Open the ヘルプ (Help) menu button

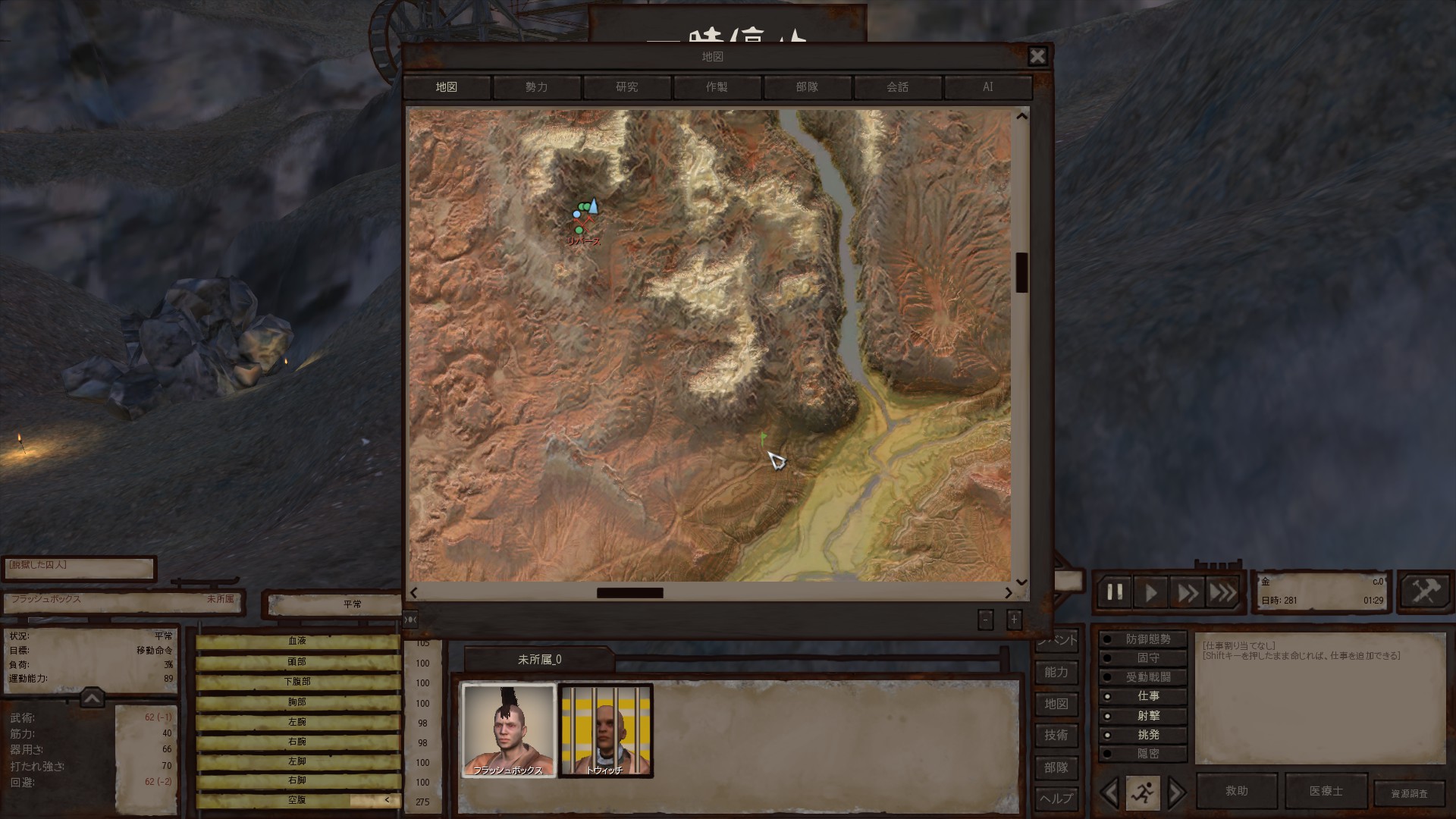click(1056, 799)
